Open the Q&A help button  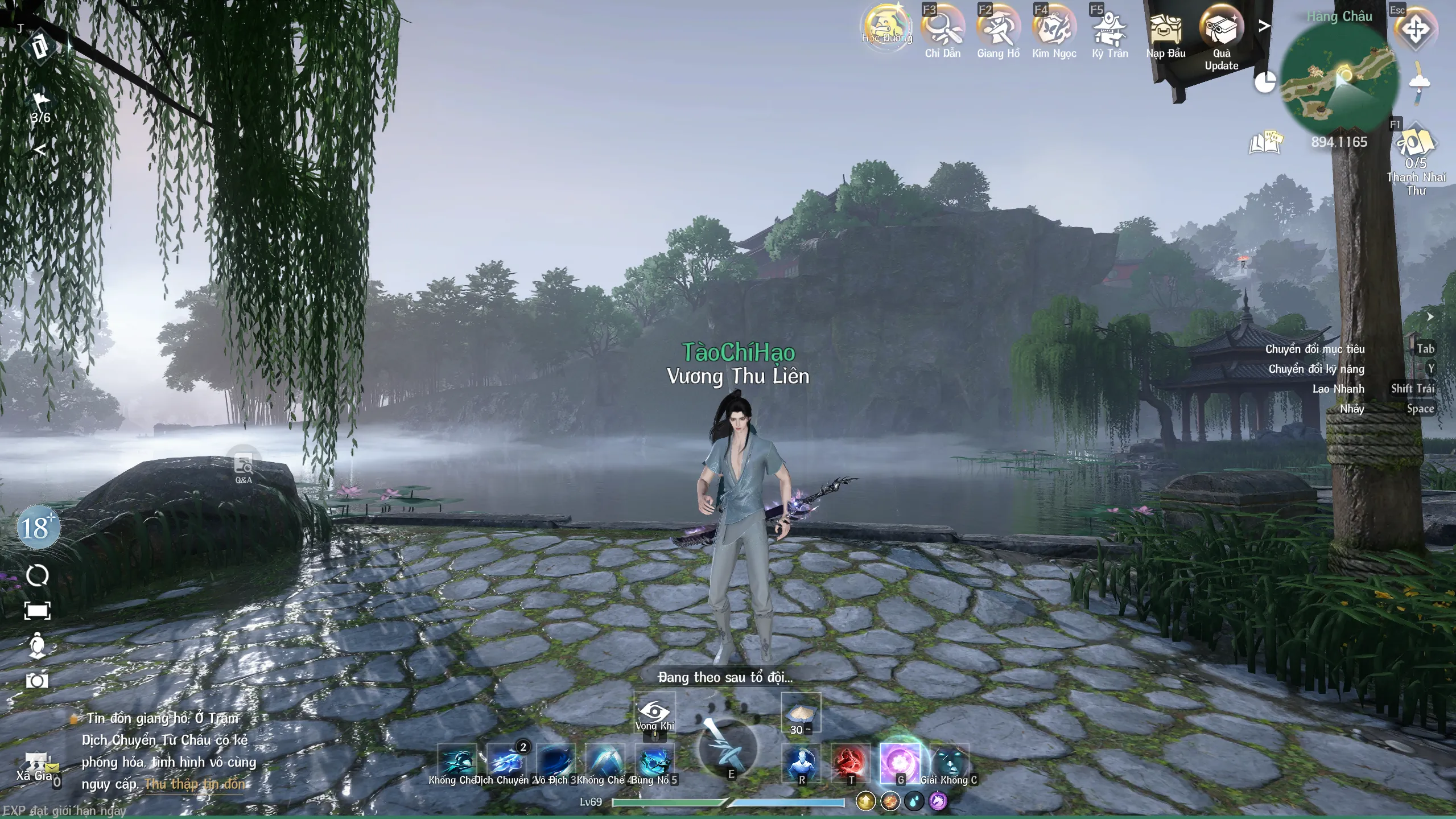click(244, 468)
